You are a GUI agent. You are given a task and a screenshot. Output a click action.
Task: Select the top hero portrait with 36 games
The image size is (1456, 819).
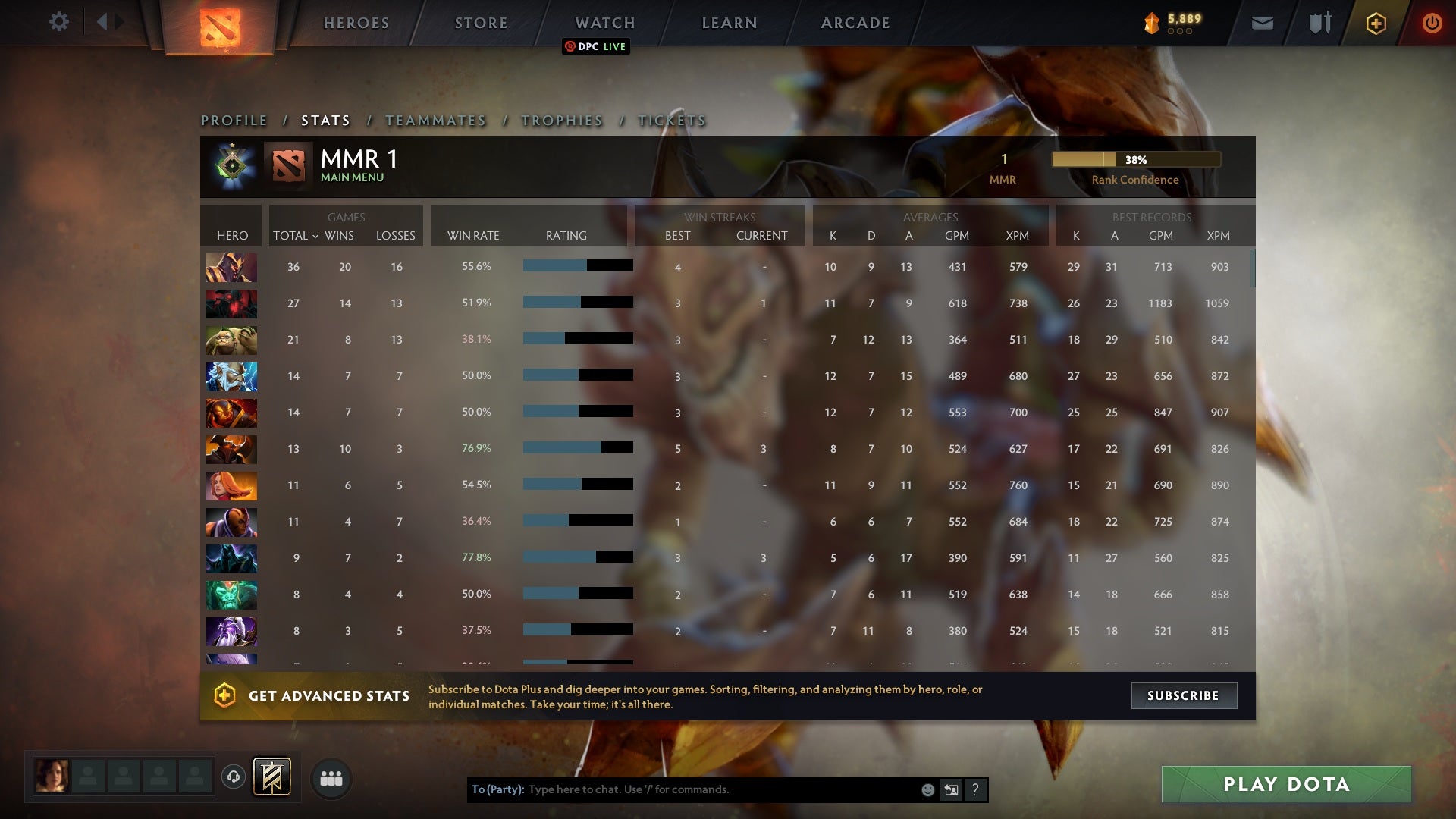click(231, 267)
